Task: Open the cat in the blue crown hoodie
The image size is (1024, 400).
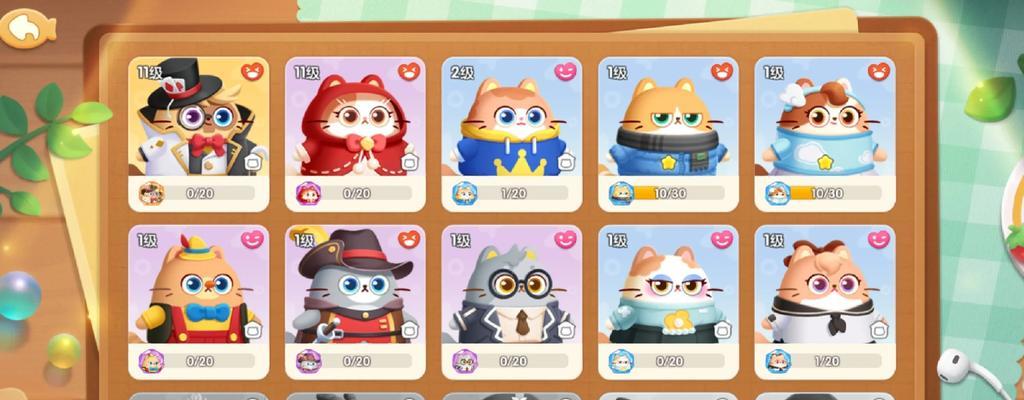Action: point(510,125)
